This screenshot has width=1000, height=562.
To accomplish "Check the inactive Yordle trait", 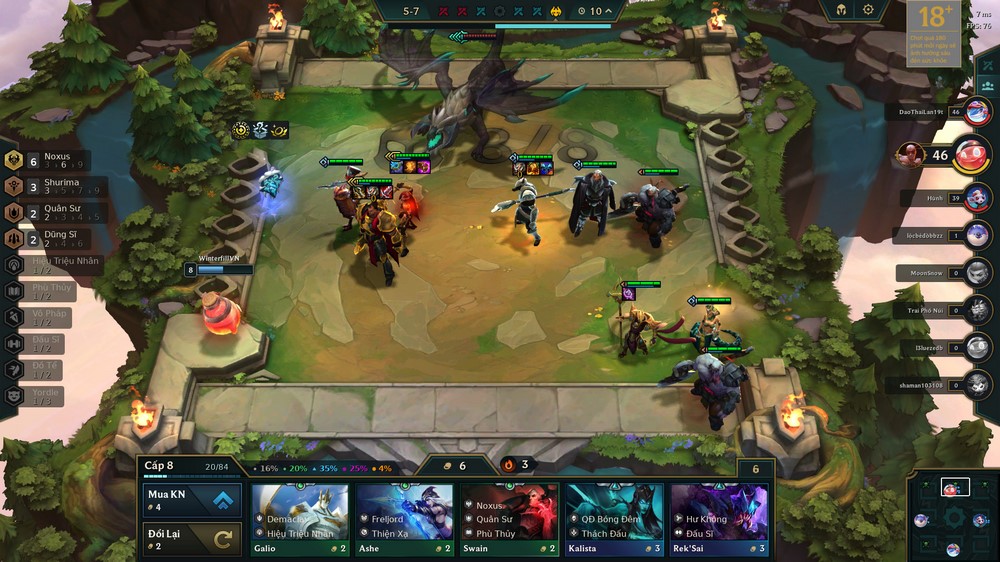I will tap(40, 396).
